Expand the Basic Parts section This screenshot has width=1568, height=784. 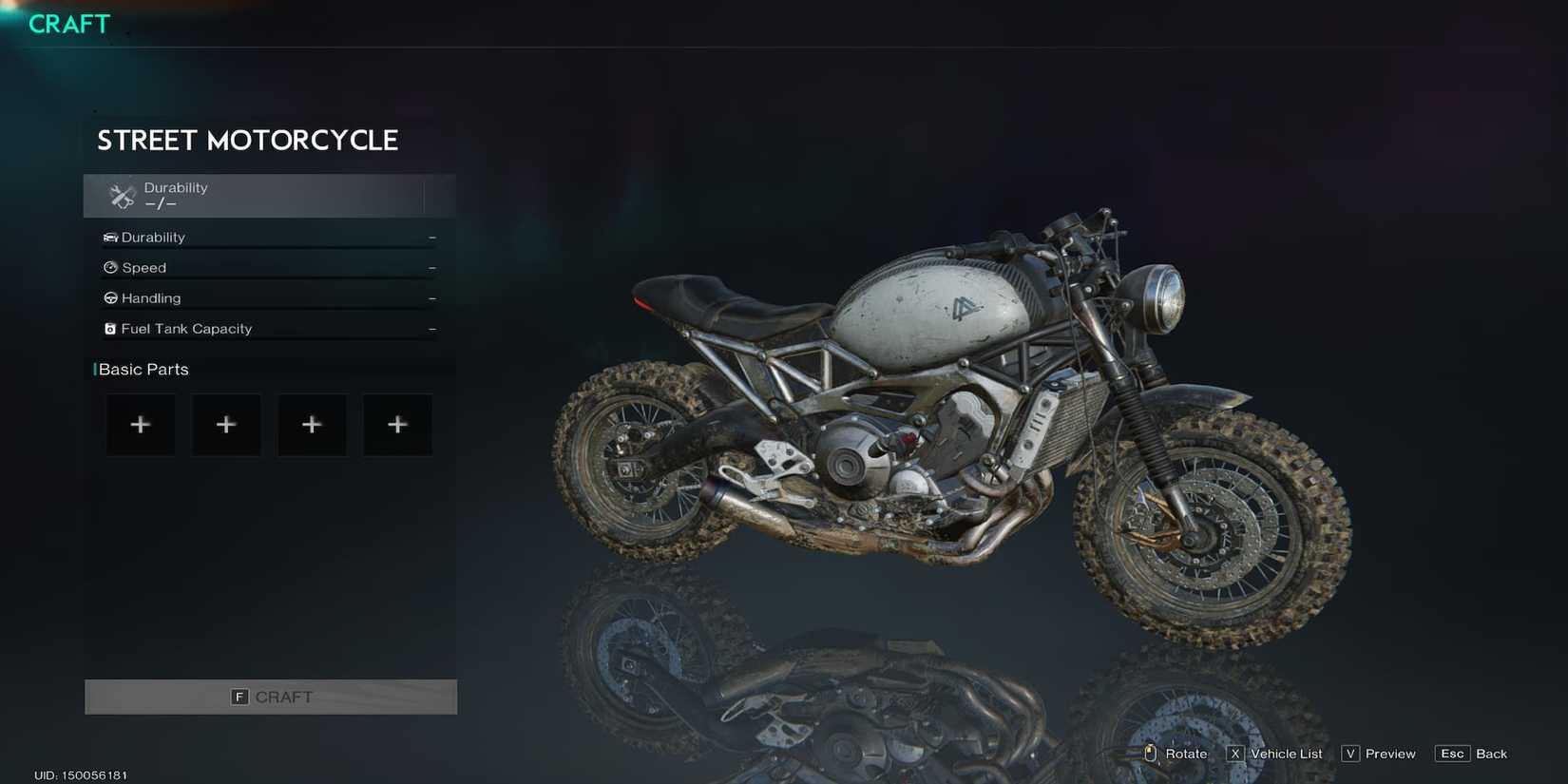[x=143, y=369]
